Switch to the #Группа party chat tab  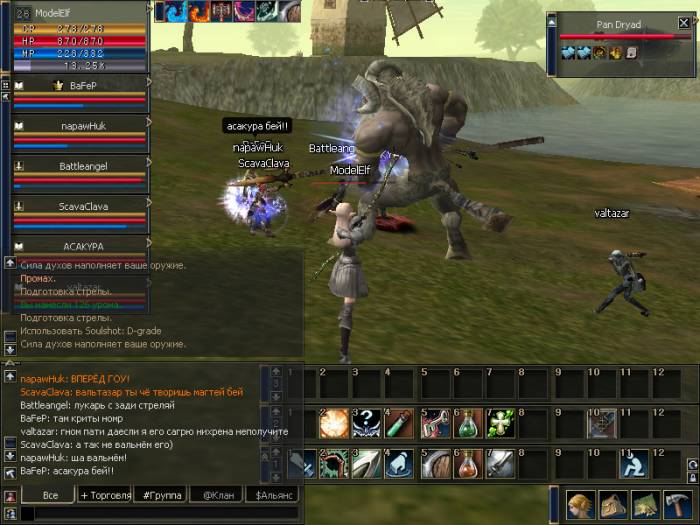160,494
